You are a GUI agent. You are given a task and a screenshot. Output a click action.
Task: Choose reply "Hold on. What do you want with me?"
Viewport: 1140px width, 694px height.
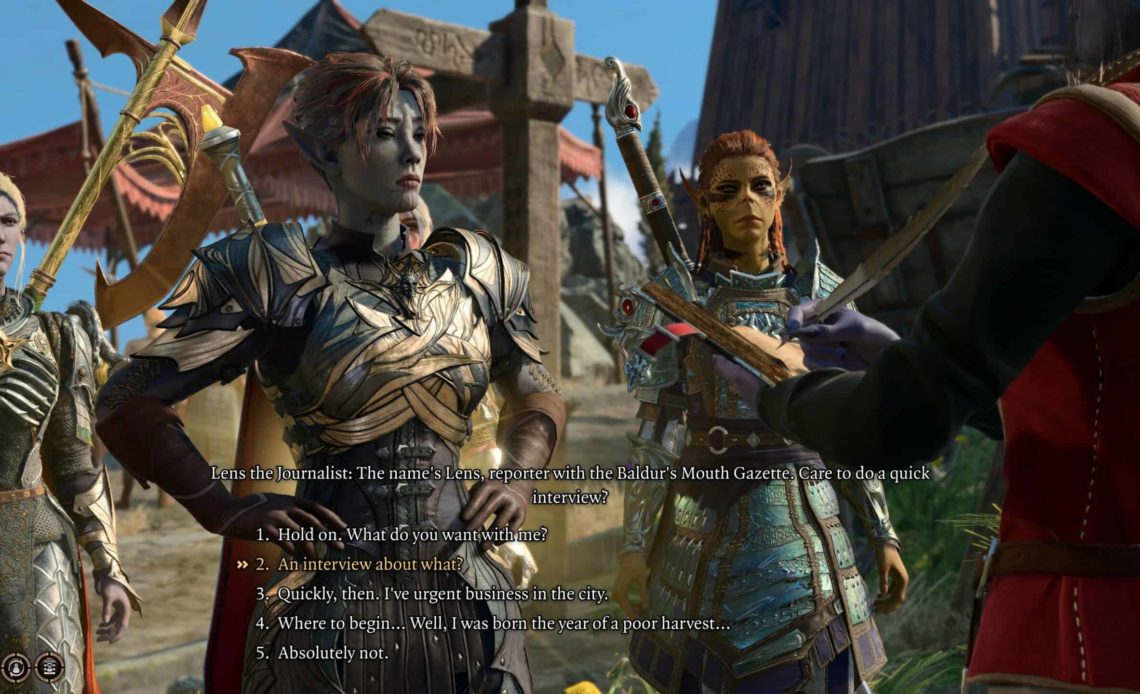pos(412,535)
